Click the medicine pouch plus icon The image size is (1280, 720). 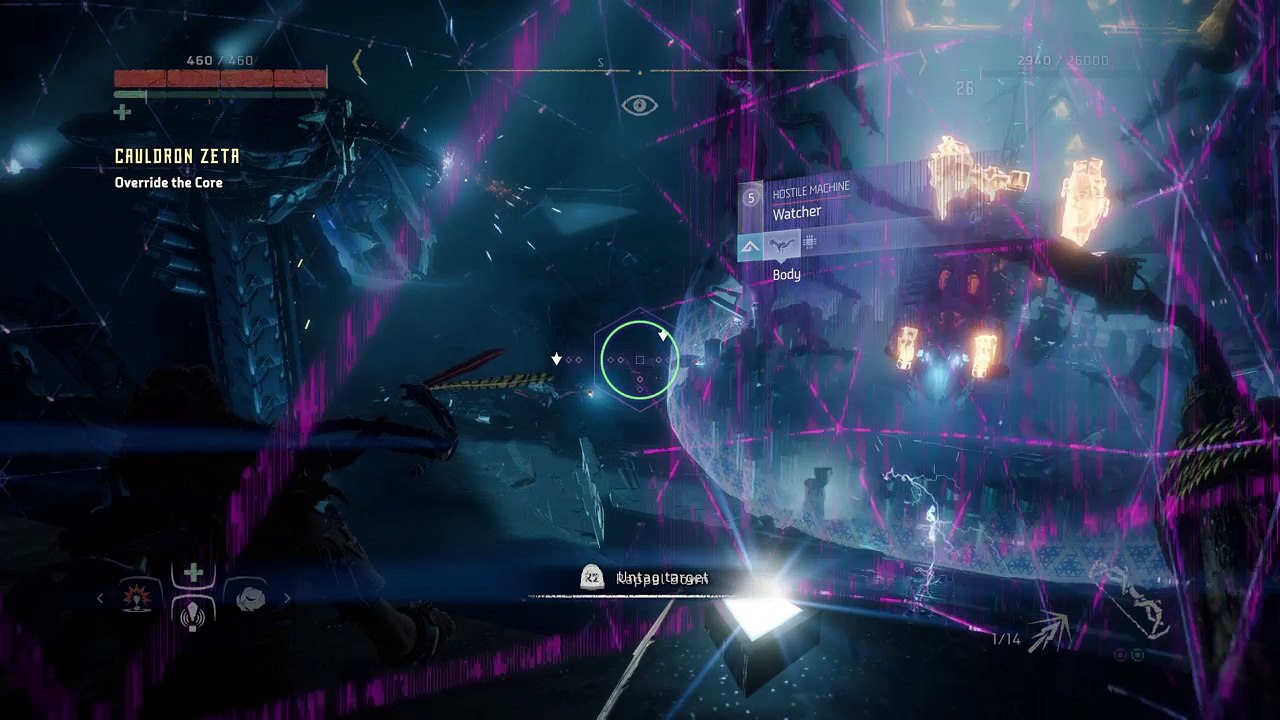pyautogui.click(x=122, y=112)
